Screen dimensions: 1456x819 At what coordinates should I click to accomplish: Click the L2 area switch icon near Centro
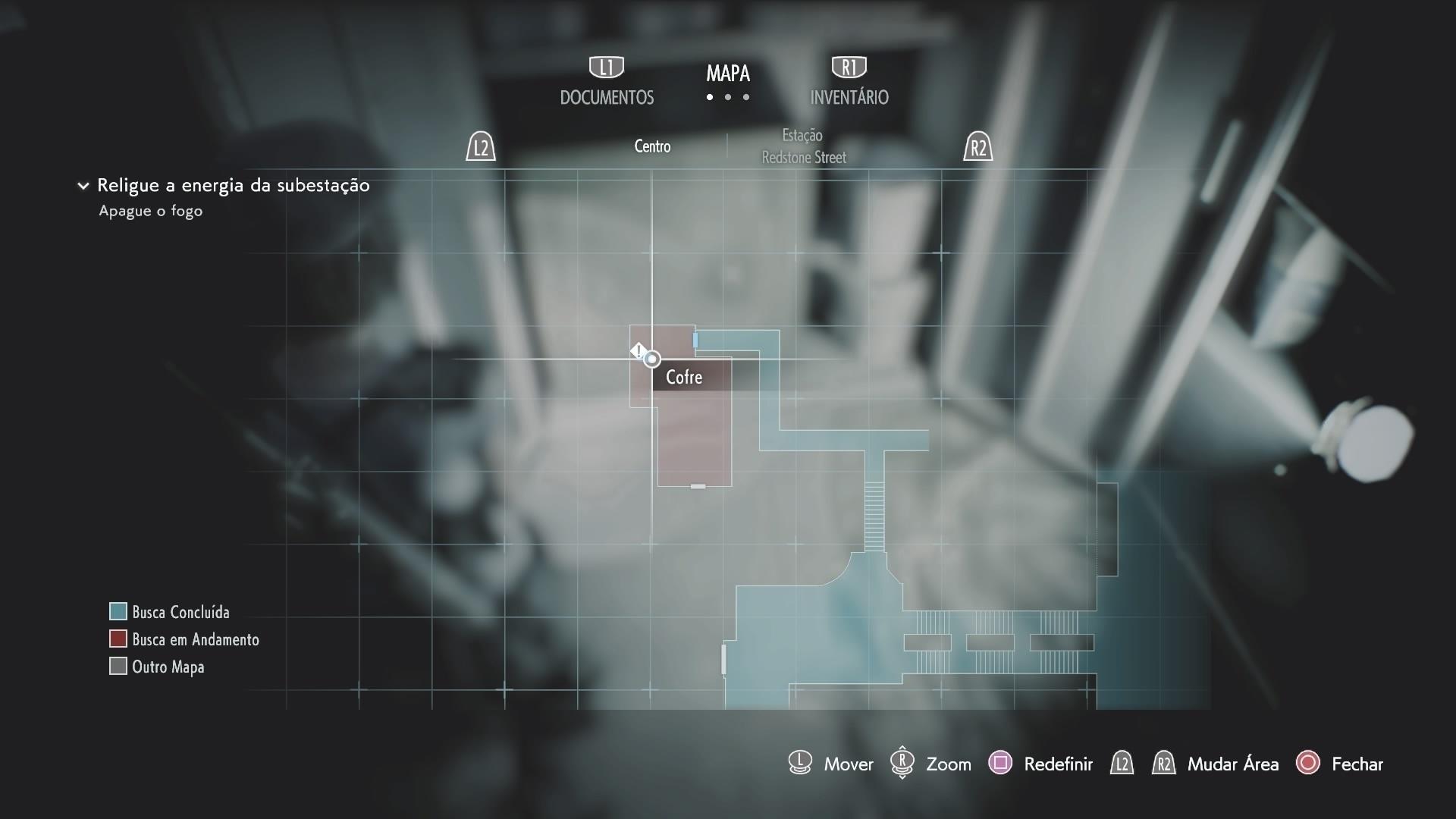tap(480, 147)
